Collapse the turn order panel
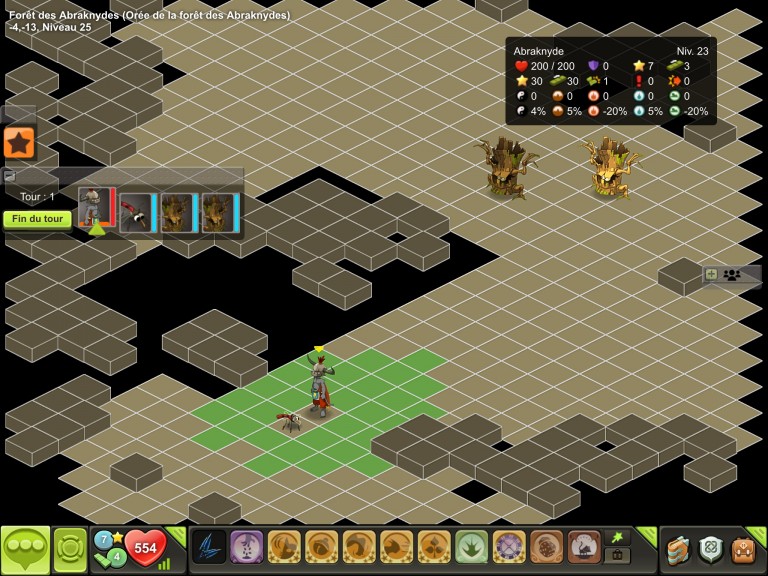This screenshot has width=768, height=576. [10, 176]
